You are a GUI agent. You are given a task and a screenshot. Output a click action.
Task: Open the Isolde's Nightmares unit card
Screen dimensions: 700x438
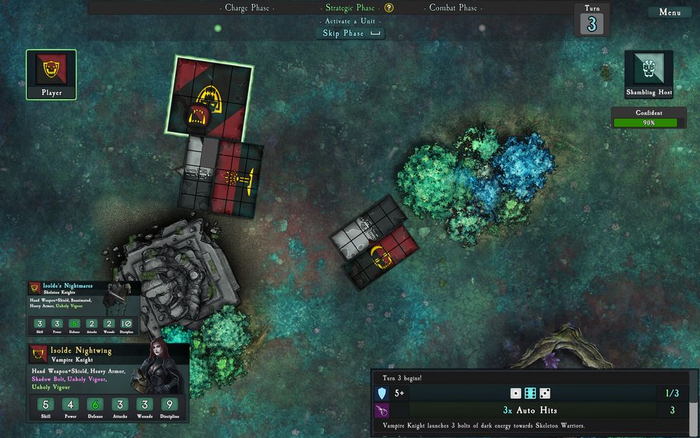(83, 306)
